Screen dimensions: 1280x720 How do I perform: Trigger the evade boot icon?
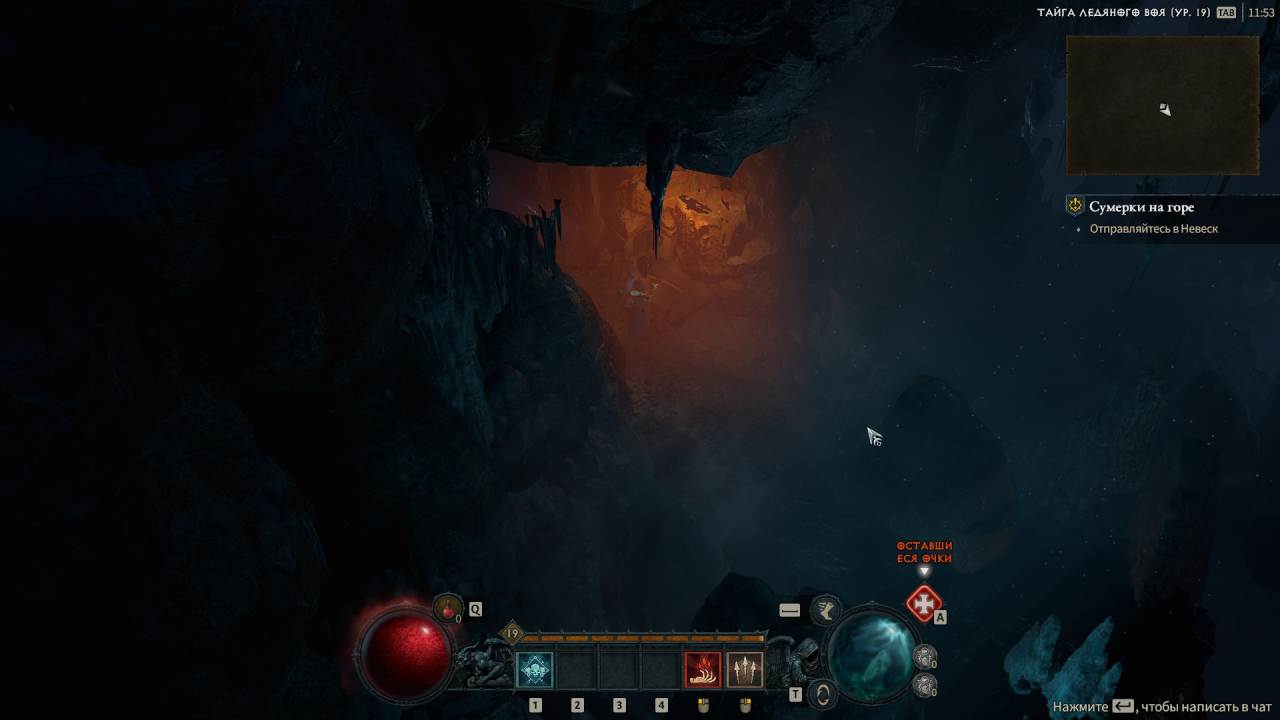coord(826,608)
